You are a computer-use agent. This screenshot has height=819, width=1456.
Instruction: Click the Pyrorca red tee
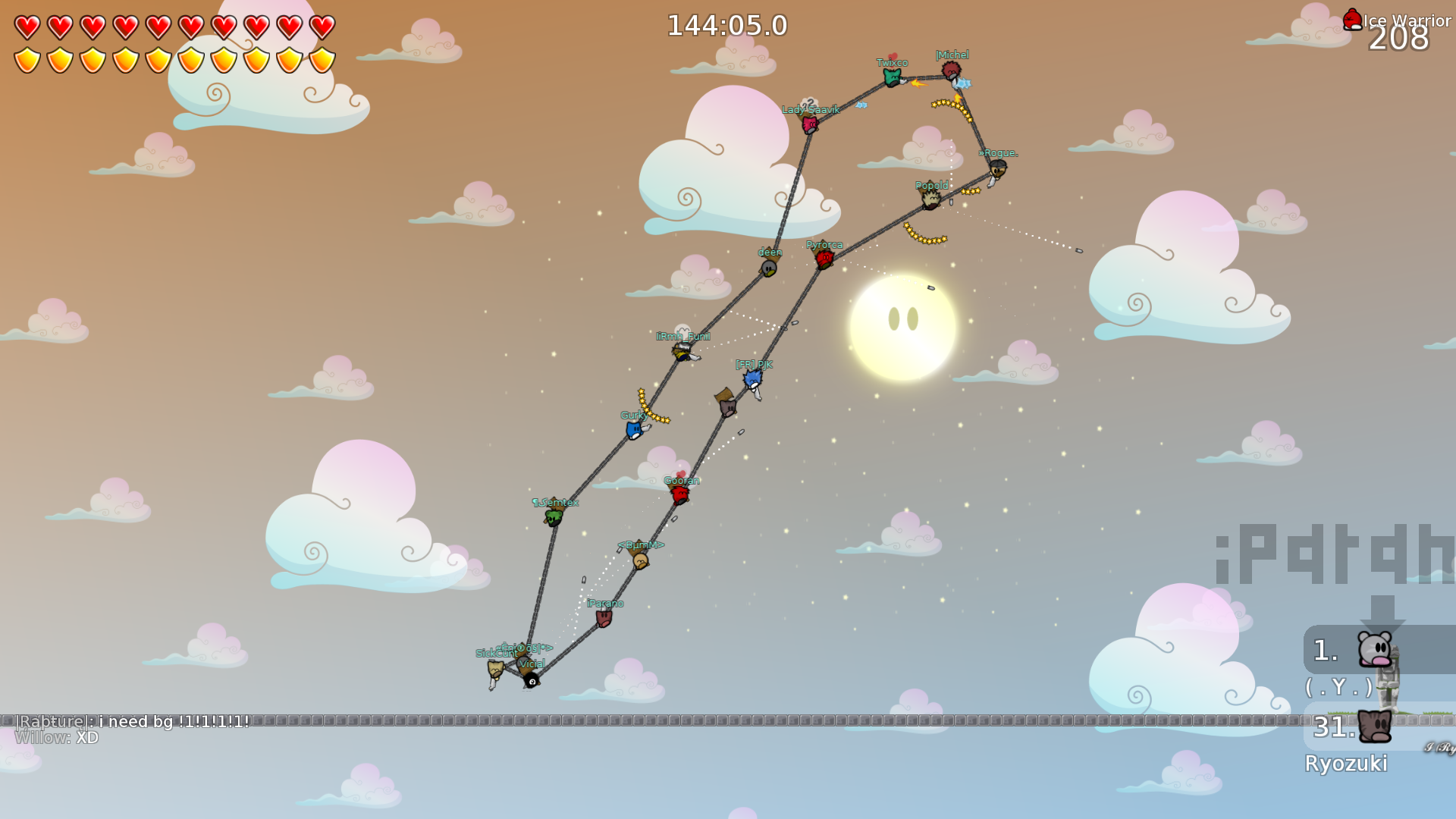[x=824, y=258]
